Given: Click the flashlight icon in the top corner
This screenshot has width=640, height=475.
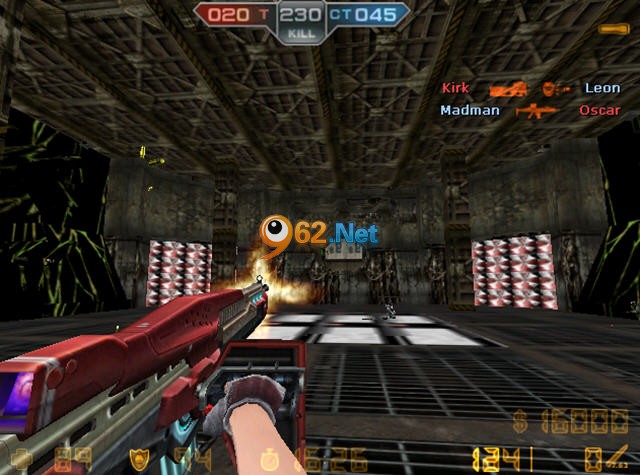Looking at the screenshot, I should point(612,30).
